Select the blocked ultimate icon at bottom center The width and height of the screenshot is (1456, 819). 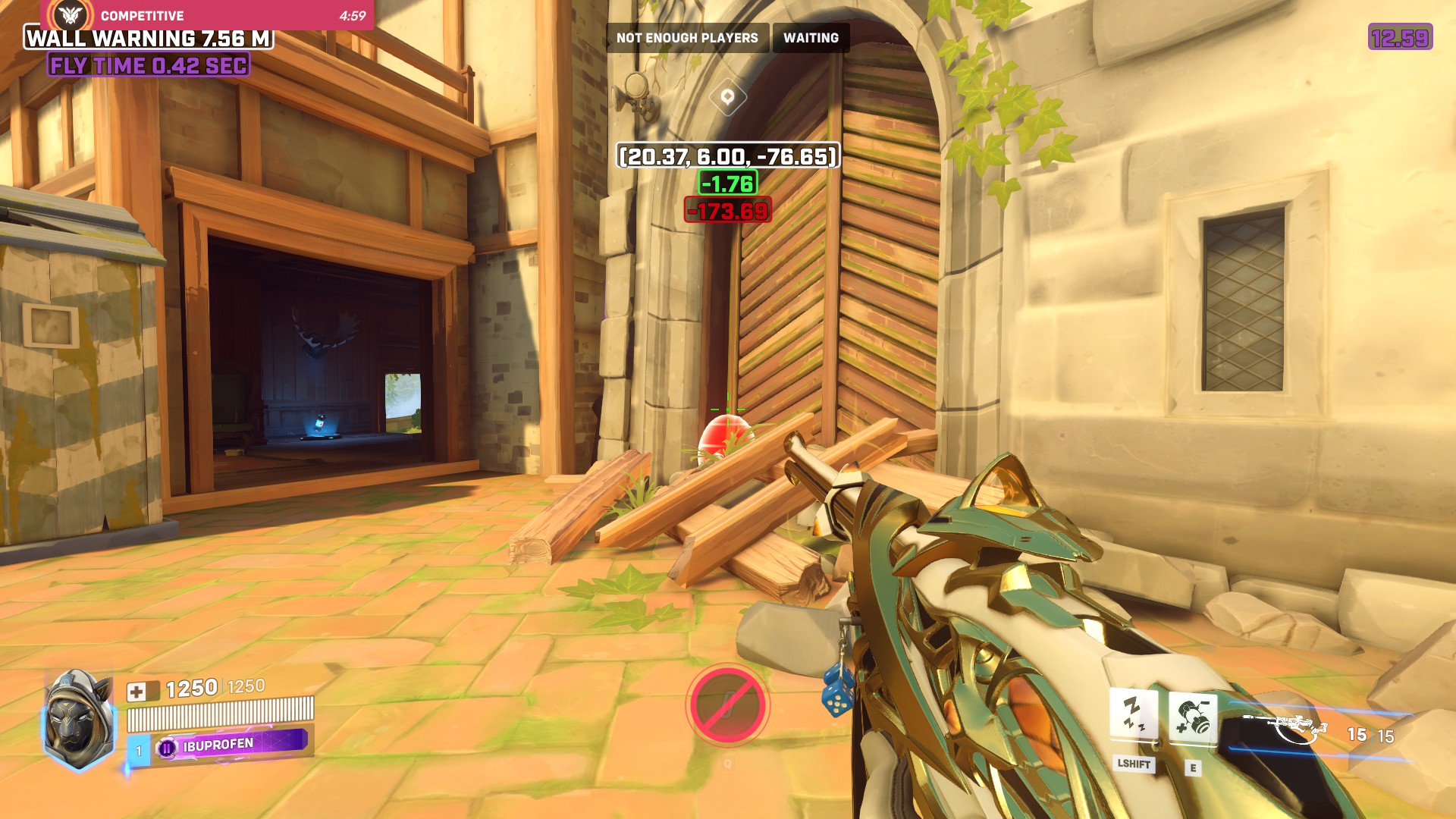coord(727,704)
